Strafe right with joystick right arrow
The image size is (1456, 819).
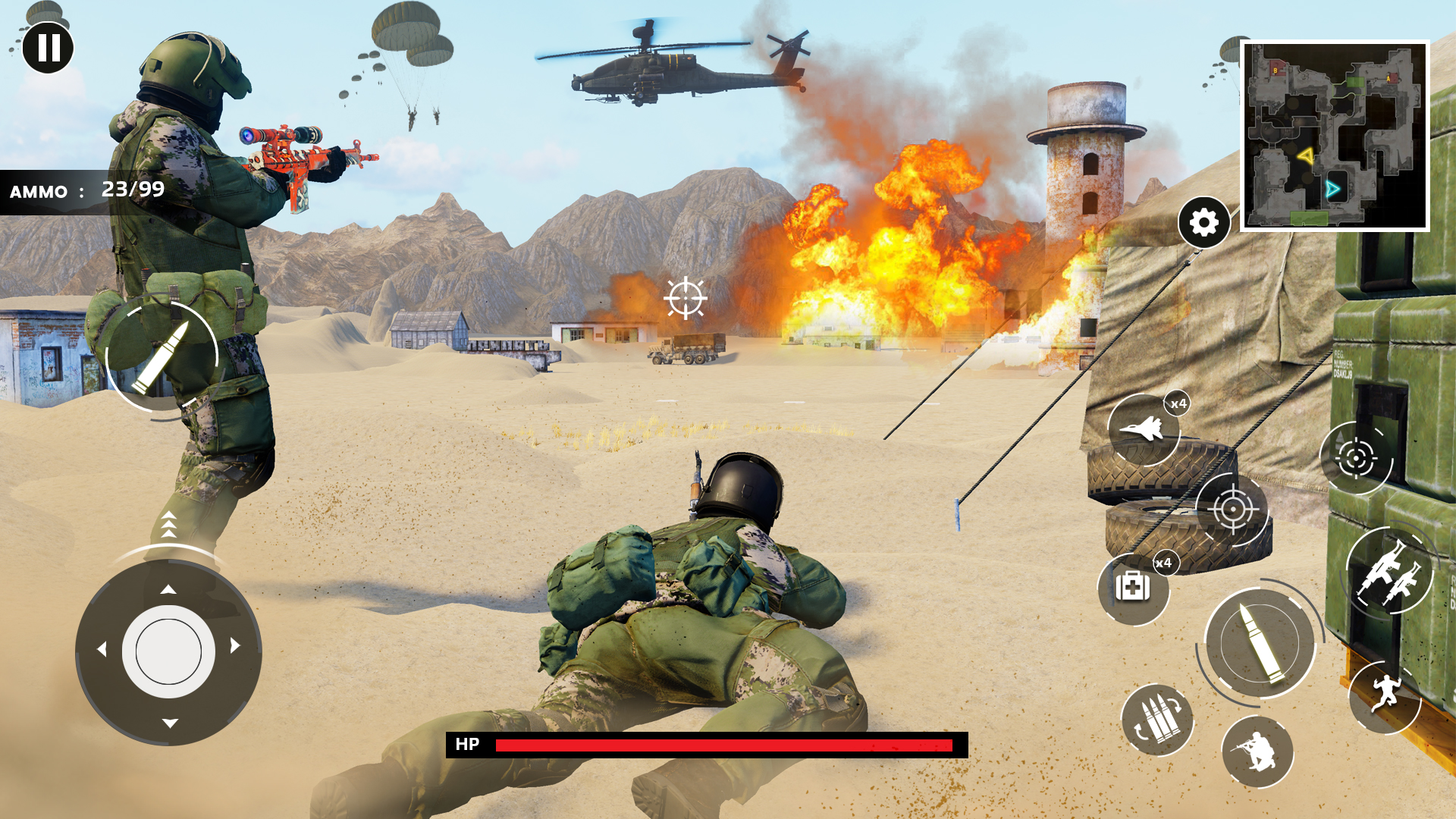point(235,645)
